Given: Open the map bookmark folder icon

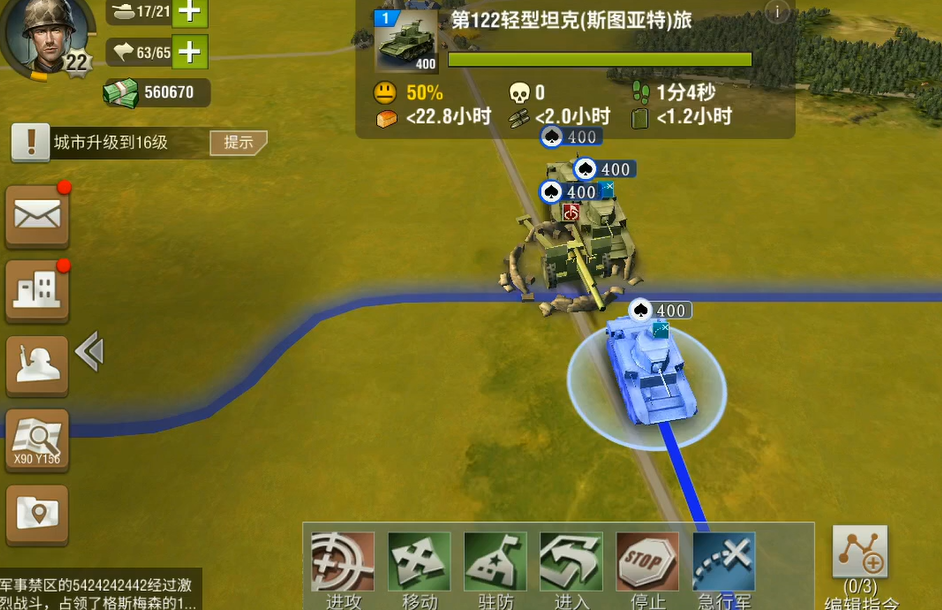Looking at the screenshot, I should pos(37,515).
